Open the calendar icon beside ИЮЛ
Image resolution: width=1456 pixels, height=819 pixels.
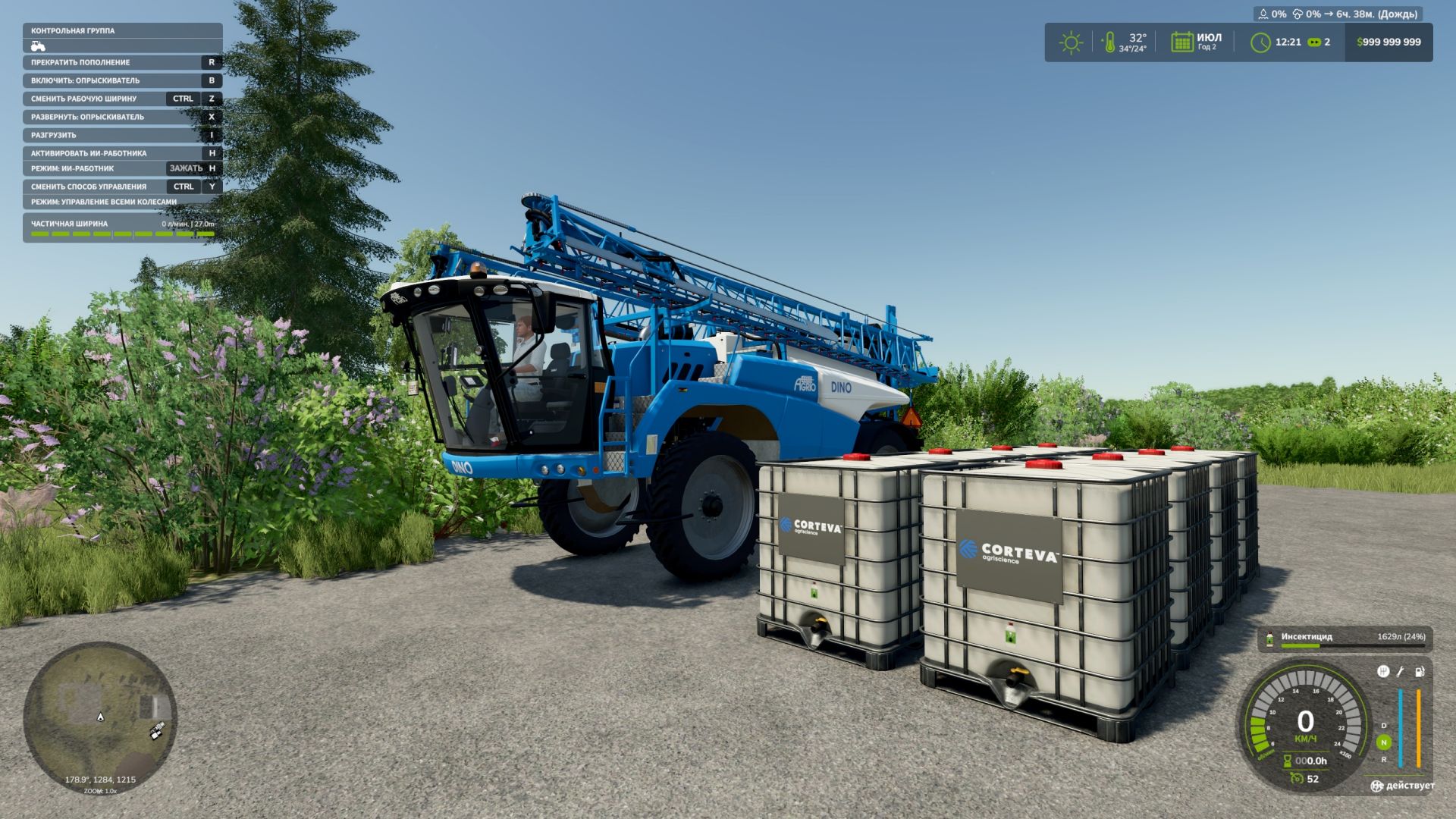[x=1181, y=42]
